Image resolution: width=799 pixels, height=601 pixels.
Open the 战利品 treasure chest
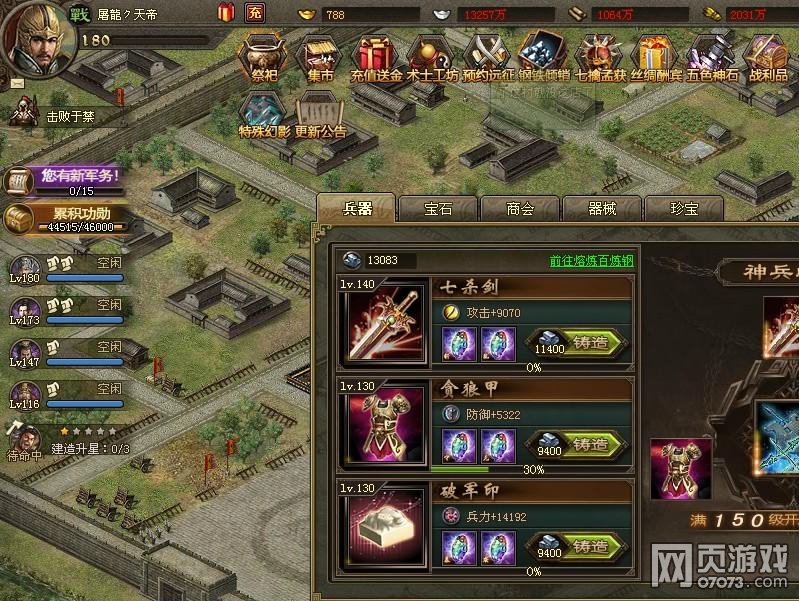point(768,58)
